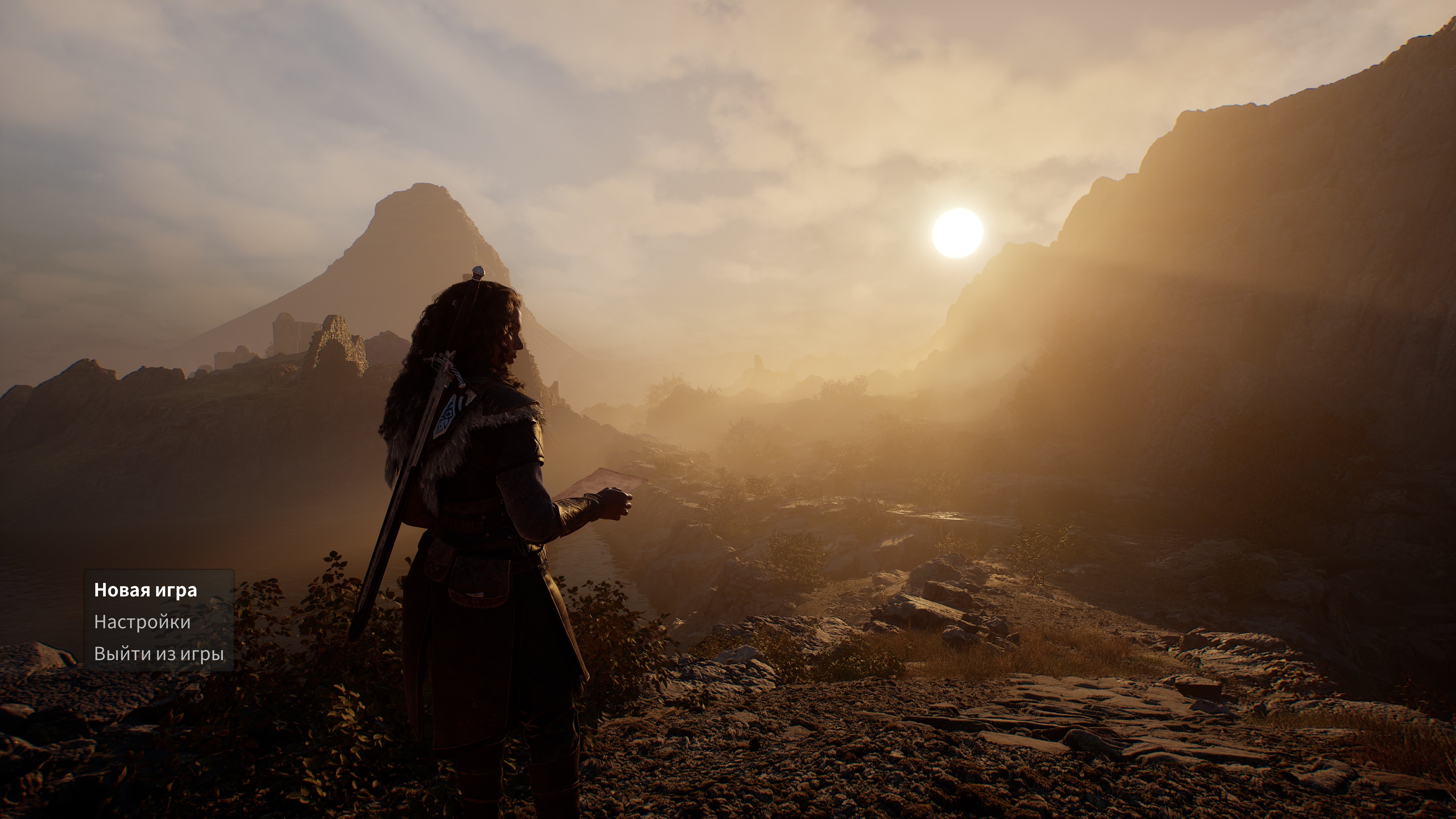Screen dimensions: 1456x819
Task: Start a new game via Новая игра
Action: click(145, 590)
